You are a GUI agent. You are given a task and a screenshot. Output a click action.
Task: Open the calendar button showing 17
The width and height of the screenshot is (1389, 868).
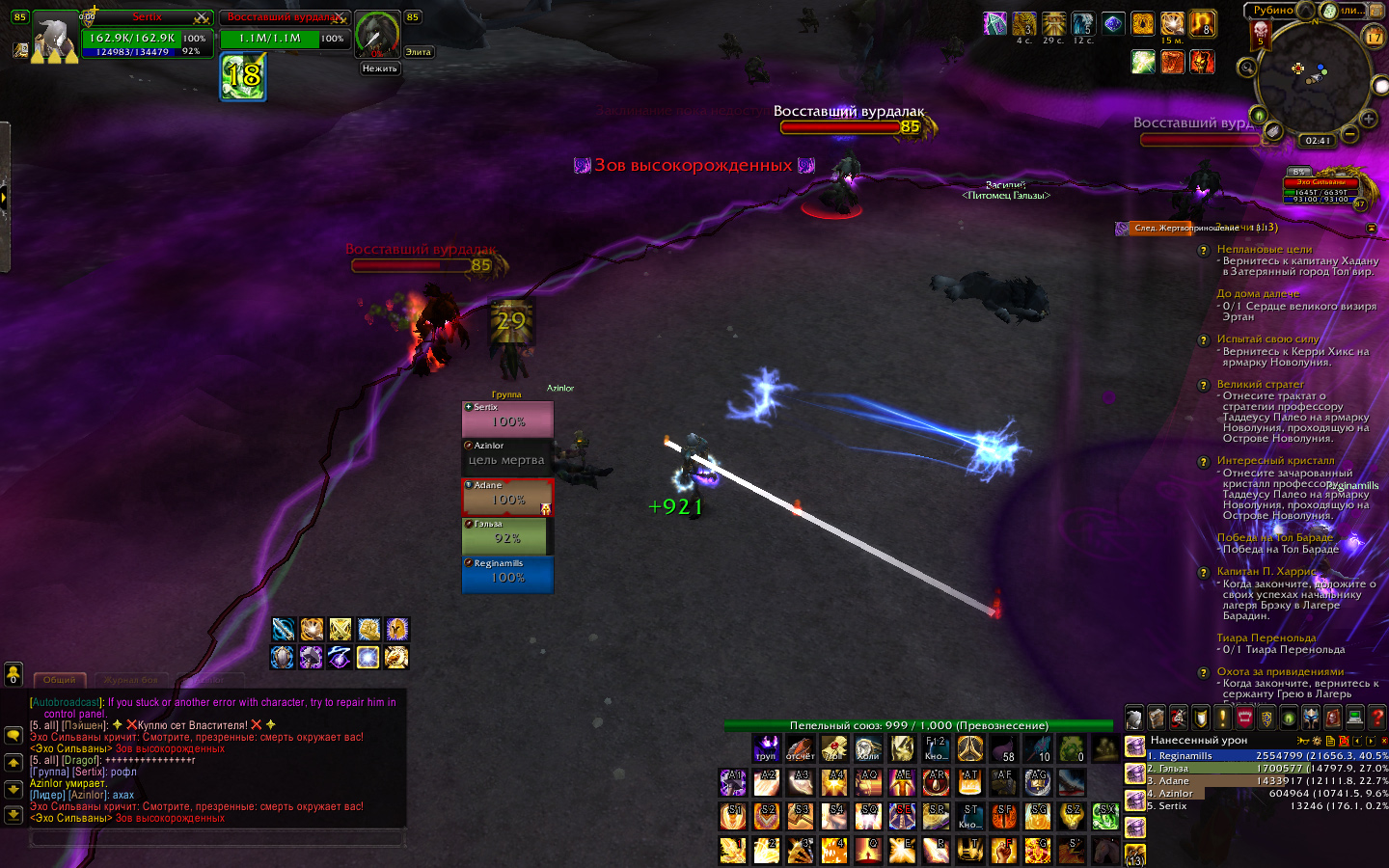1375,37
